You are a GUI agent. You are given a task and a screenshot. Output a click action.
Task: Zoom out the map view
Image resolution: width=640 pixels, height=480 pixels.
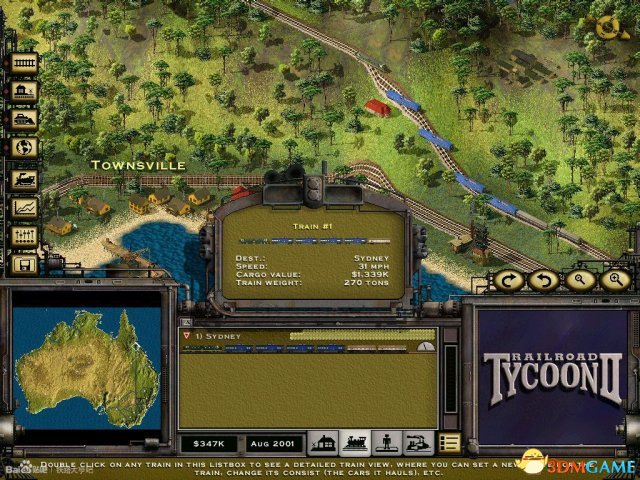pyautogui.click(x=578, y=281)
